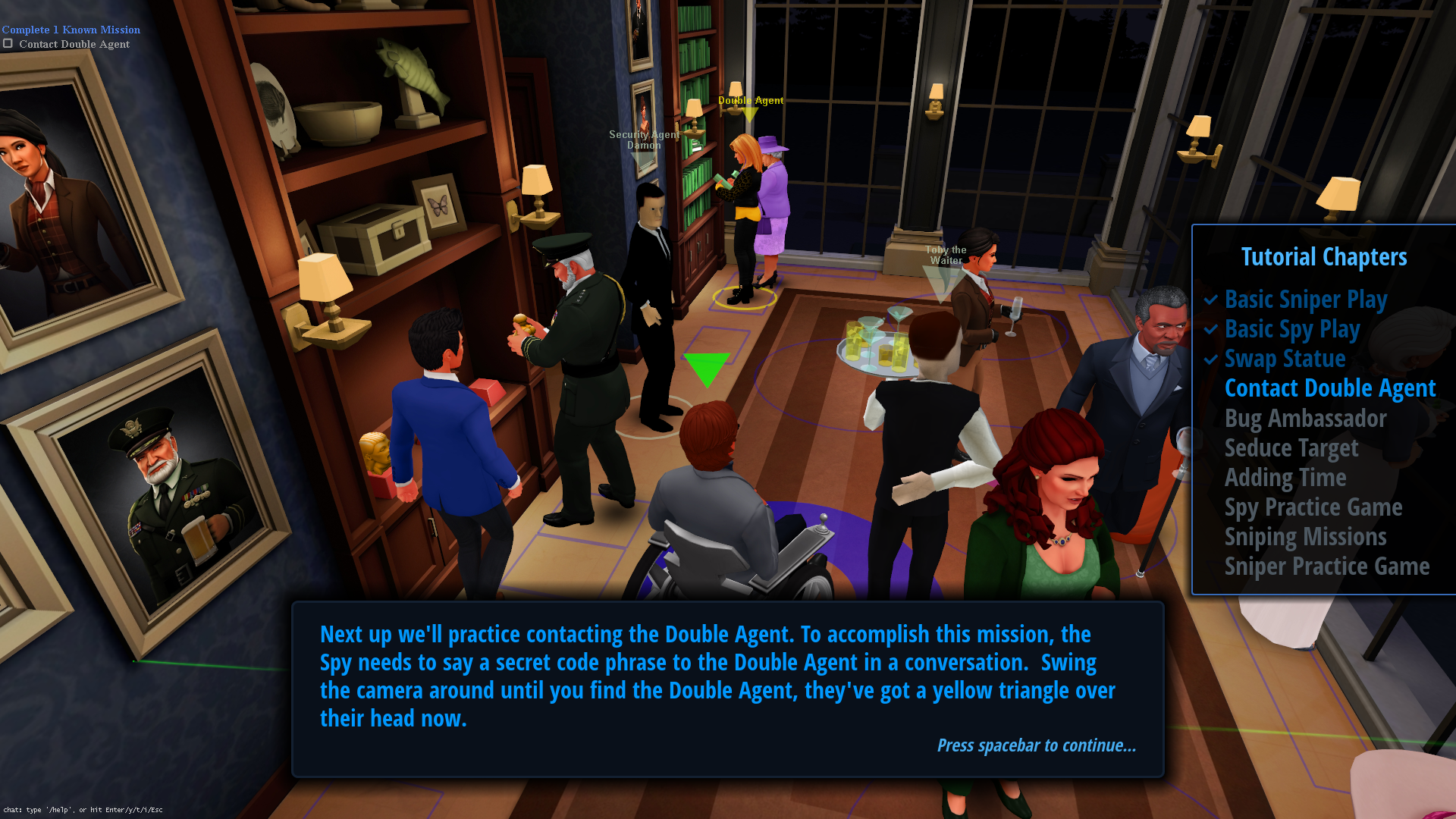
Task: Select the Sniping Missions chapter entry
Action: 1306,536
